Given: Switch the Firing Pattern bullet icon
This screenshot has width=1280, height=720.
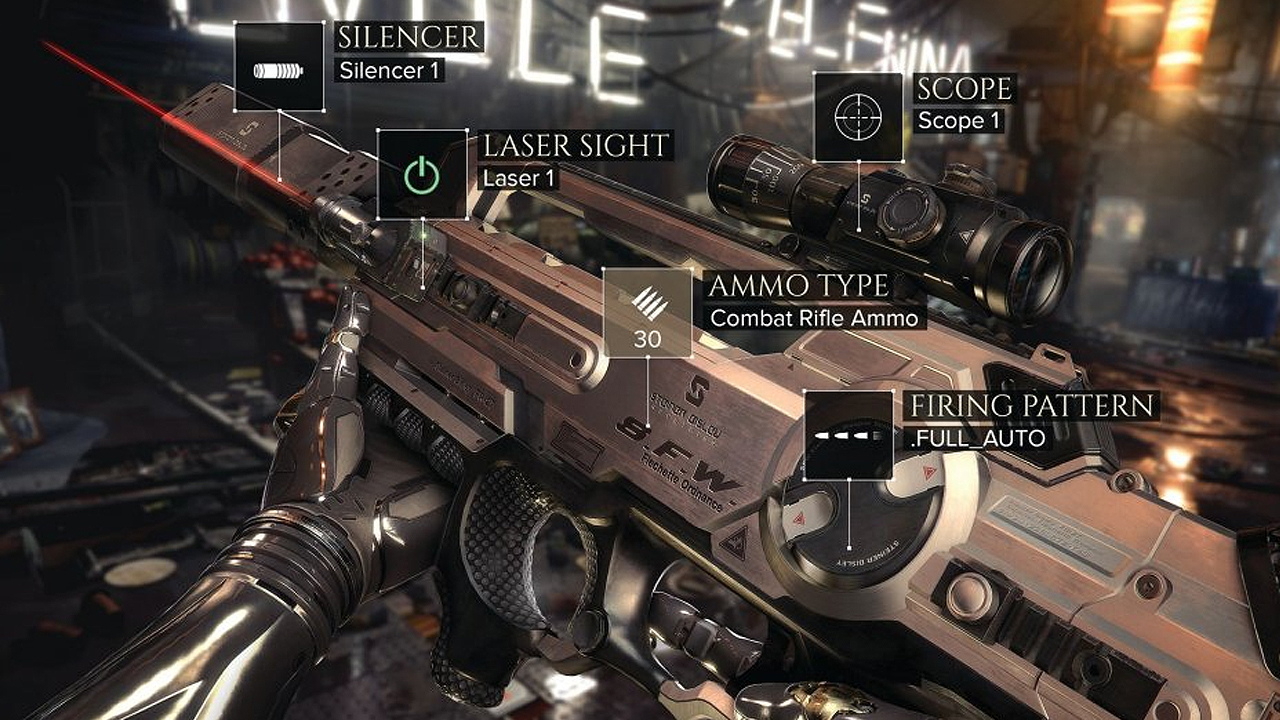Looking at the screenshot, I should (848, 435).
